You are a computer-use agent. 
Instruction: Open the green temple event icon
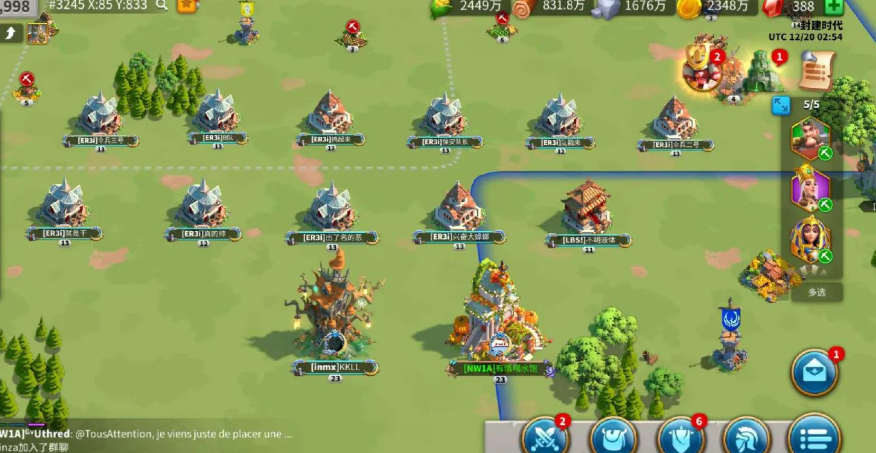763,72
